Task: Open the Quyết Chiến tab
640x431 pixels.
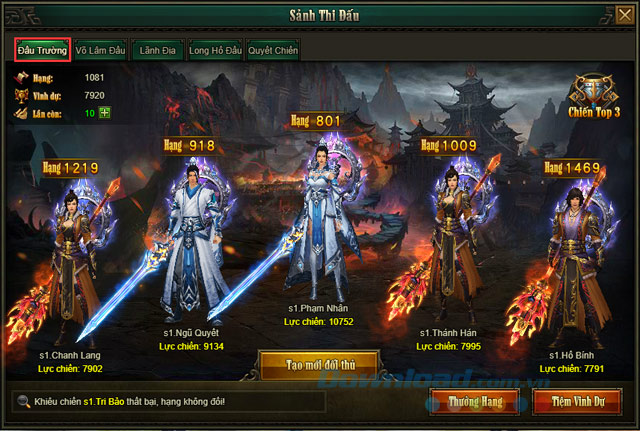Action: [x=272, y=50]
